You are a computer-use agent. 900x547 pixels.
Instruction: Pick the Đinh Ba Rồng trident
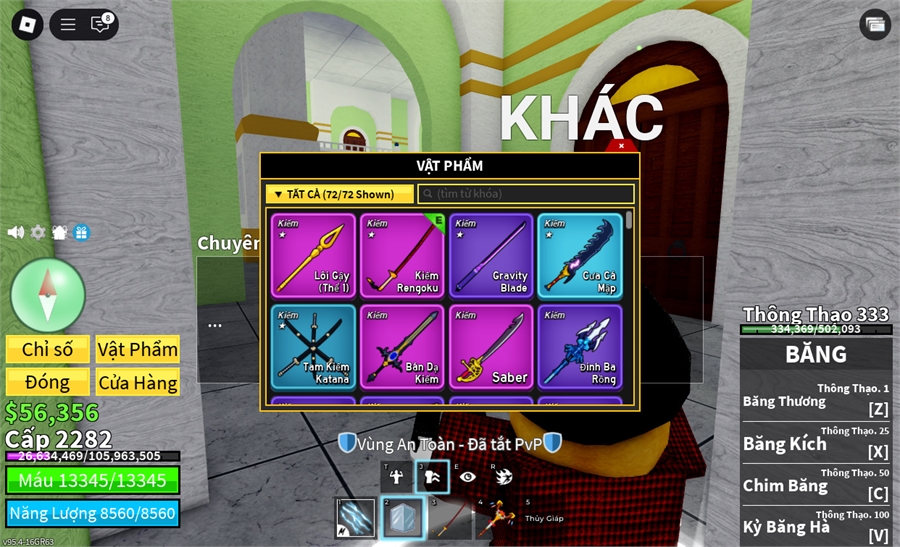[580, 346]
